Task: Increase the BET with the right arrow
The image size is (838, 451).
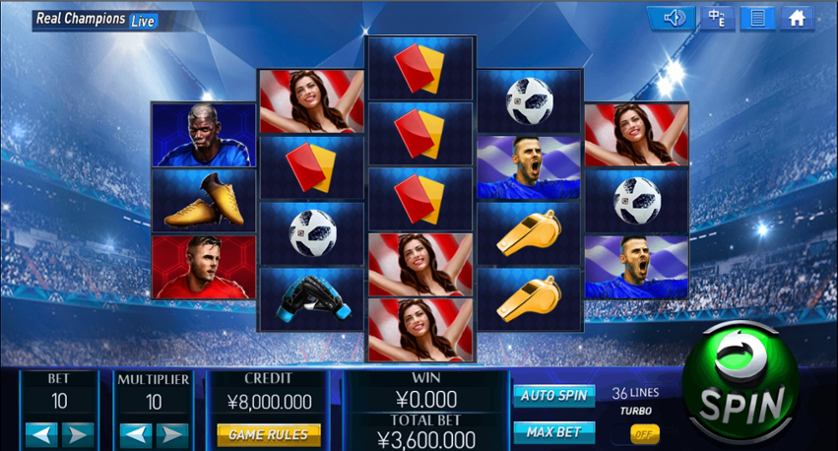Action: [78, 434]
